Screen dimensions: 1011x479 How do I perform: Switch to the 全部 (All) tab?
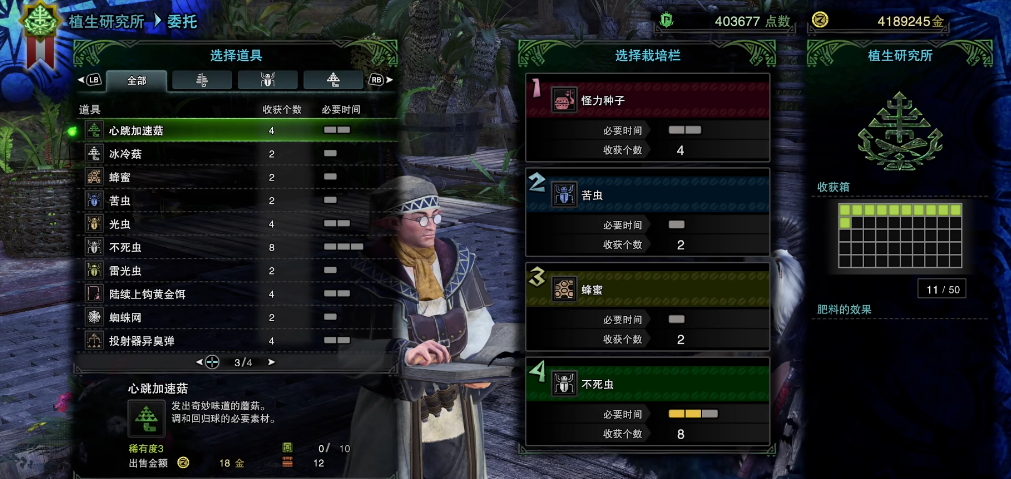tap(135, 80)
